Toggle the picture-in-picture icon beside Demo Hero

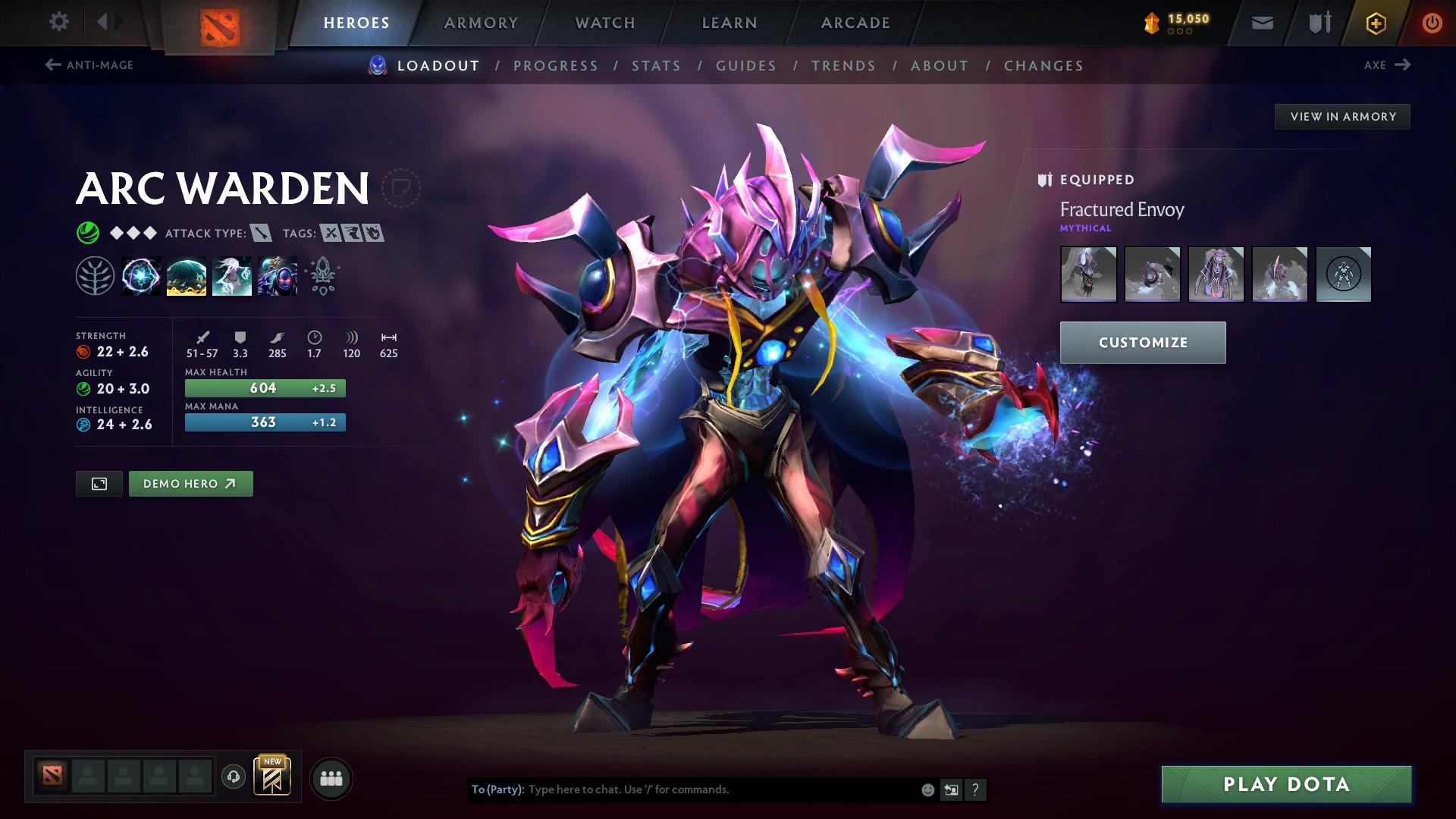[x=99, y=483]
